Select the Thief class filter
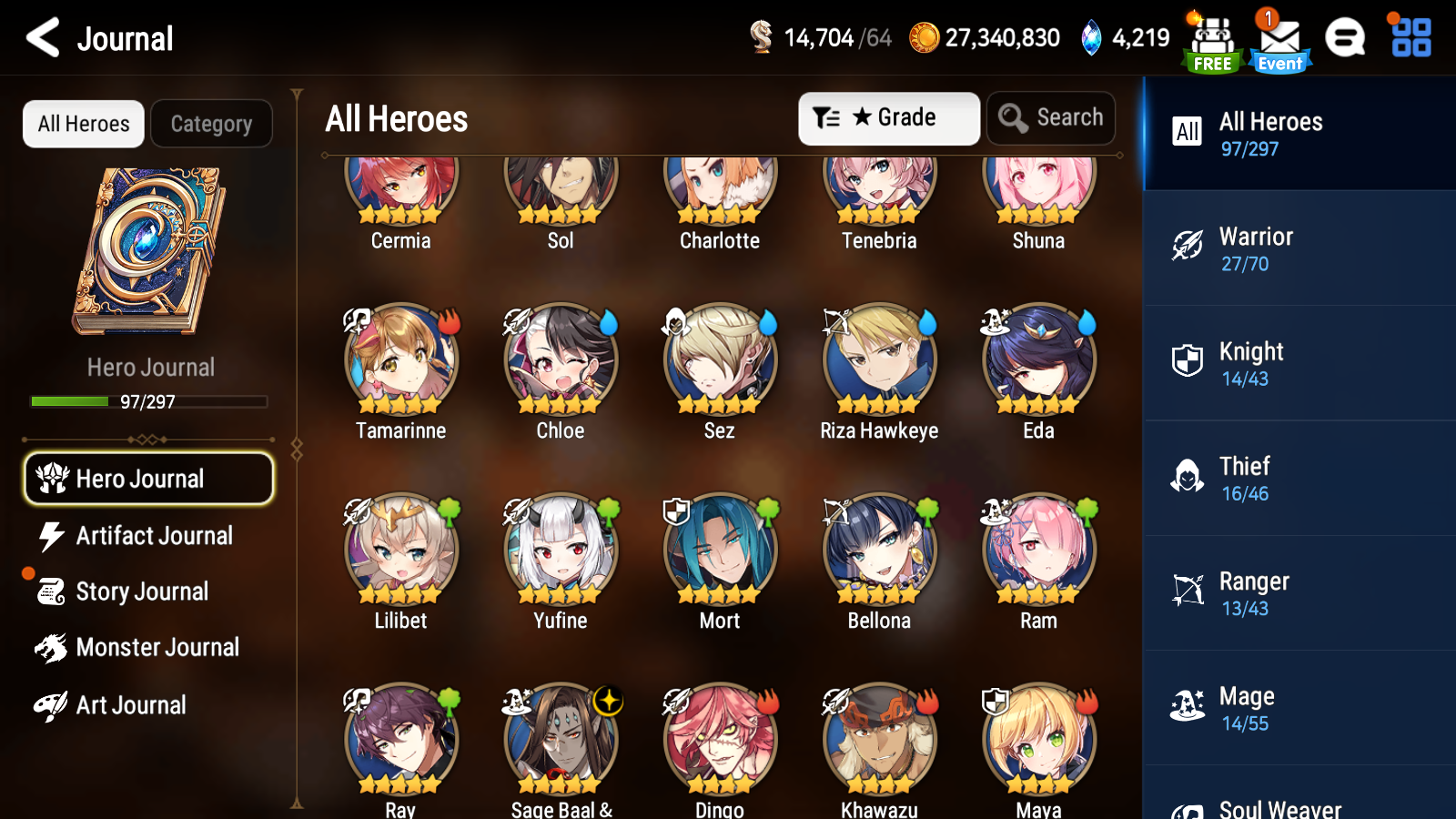Screen dimensions: 1456x819 (x=1299, y=478)
